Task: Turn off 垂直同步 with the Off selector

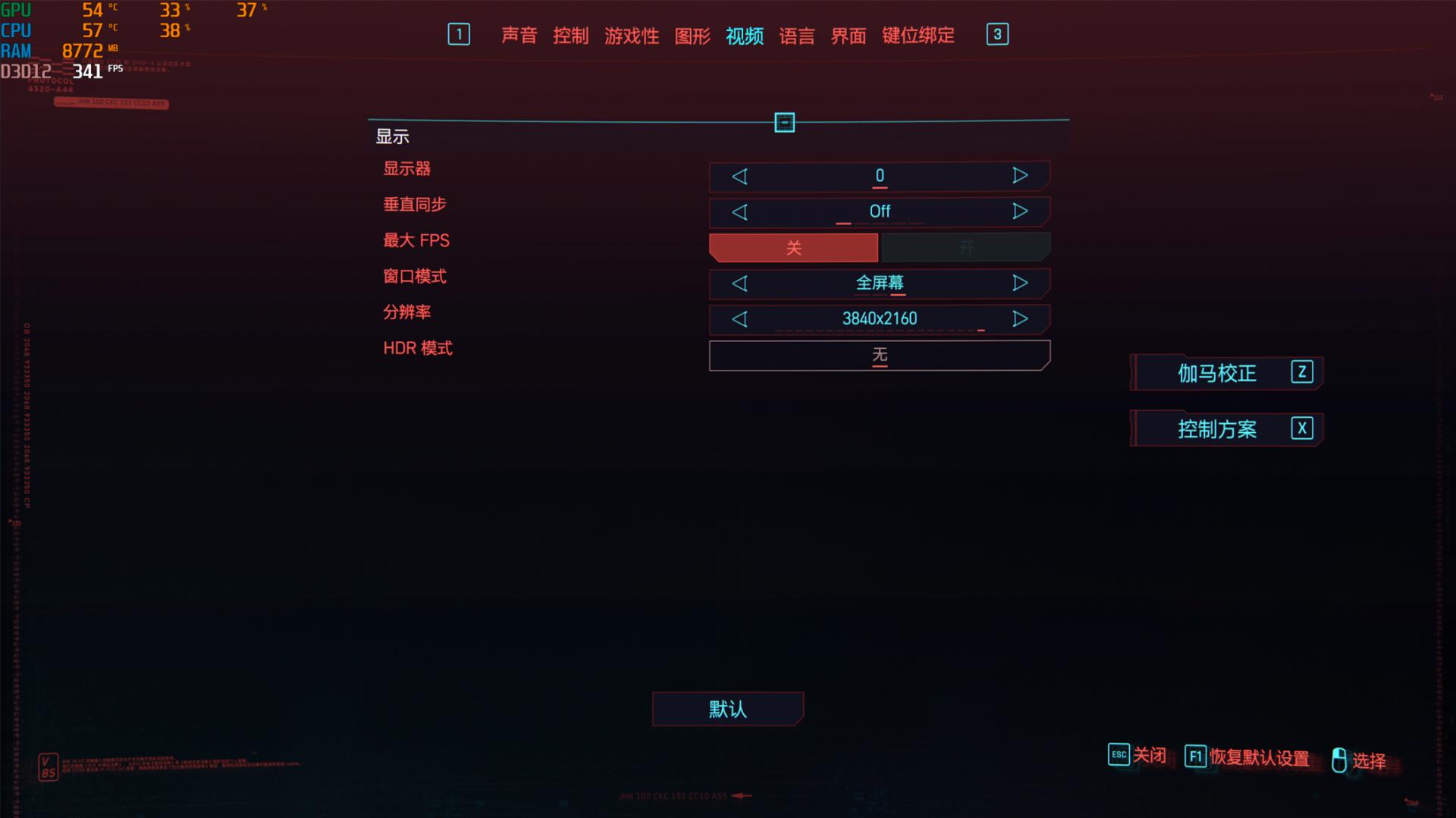Action: (x=879, y=212)
